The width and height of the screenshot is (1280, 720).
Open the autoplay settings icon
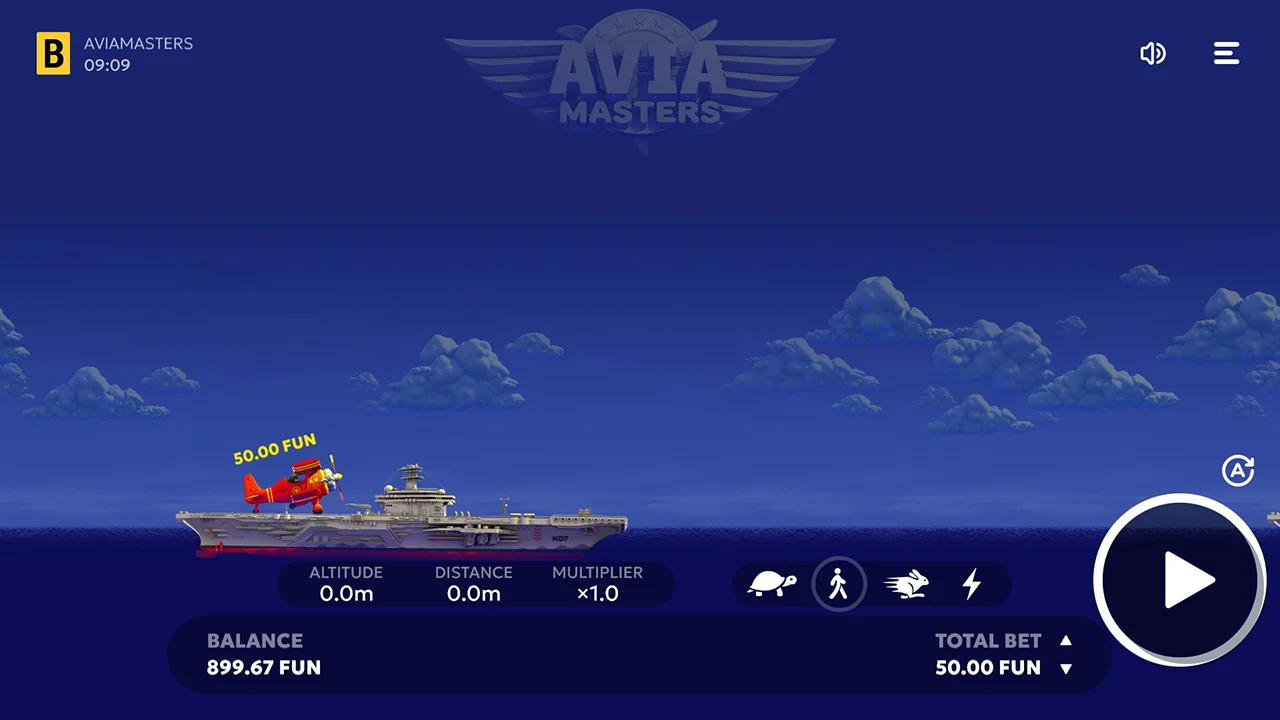pos(1238,471)
